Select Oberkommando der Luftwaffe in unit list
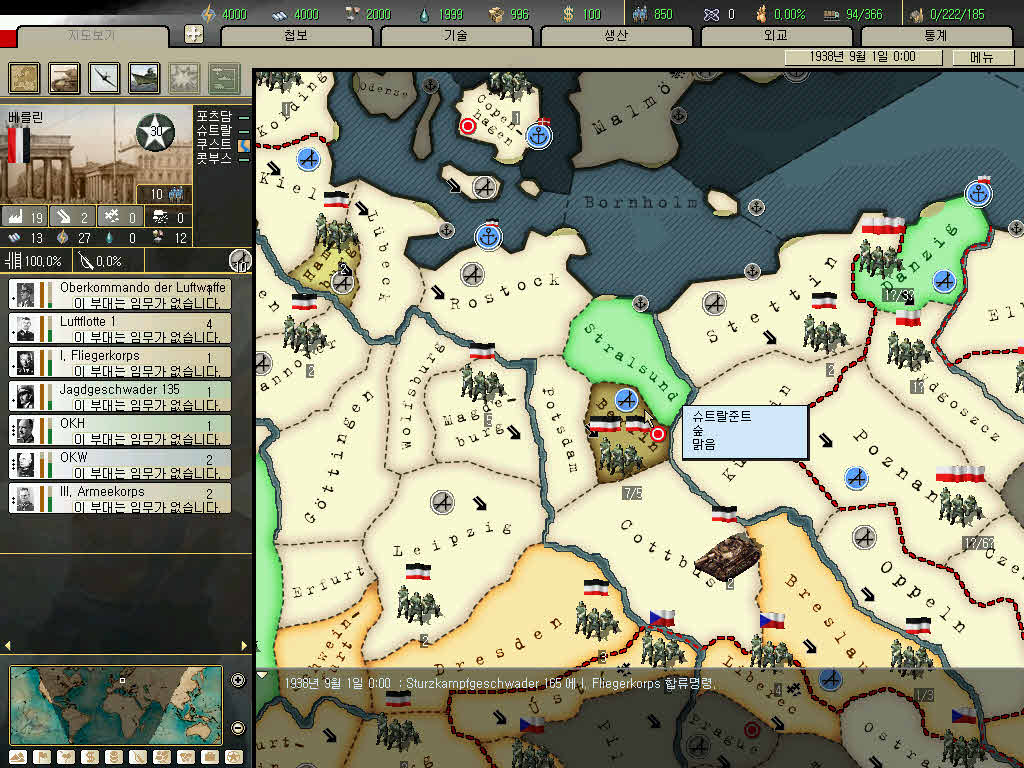 coord(120,294)
